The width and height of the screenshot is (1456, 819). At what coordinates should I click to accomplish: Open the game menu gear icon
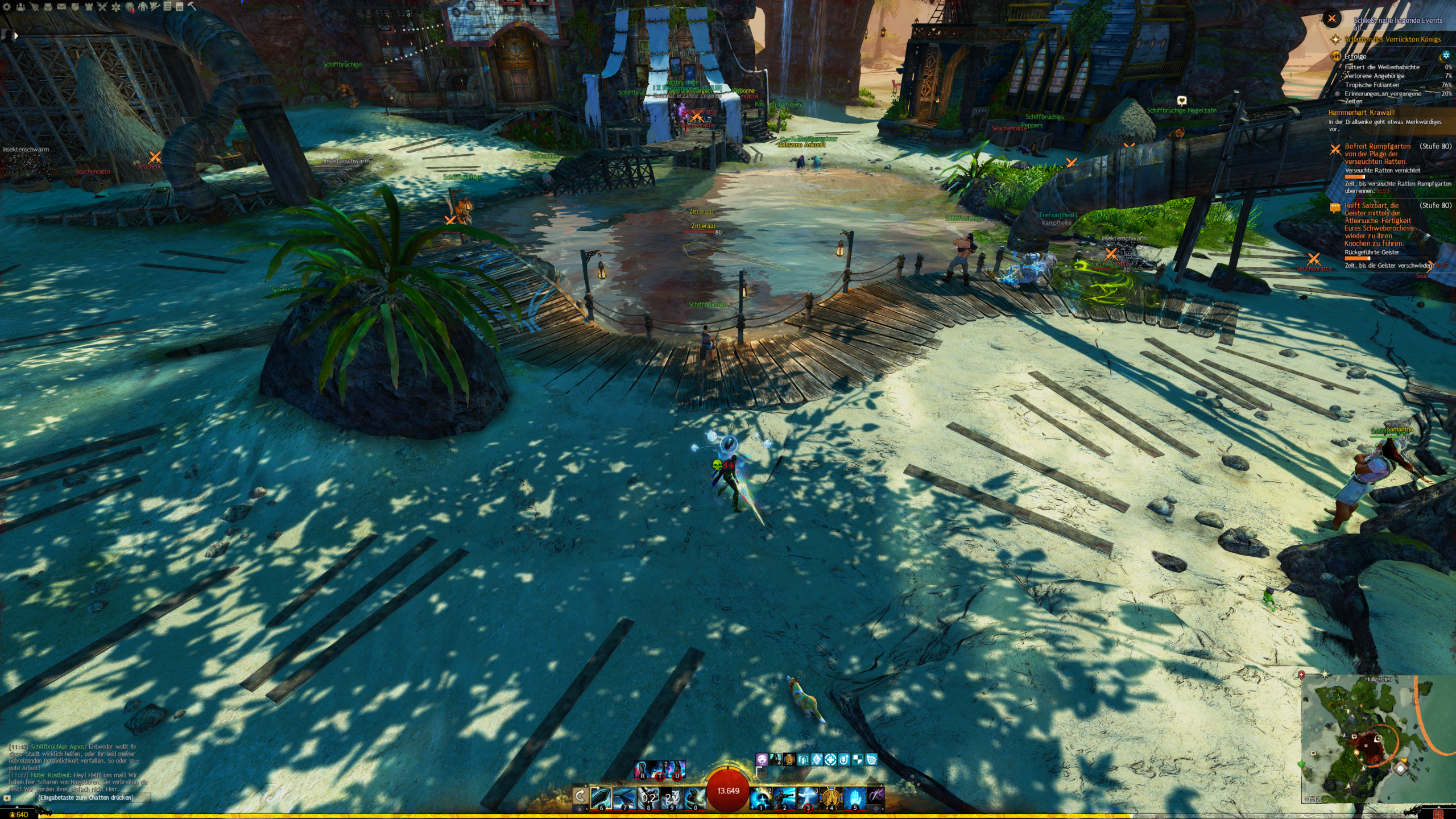coord(7,7)
